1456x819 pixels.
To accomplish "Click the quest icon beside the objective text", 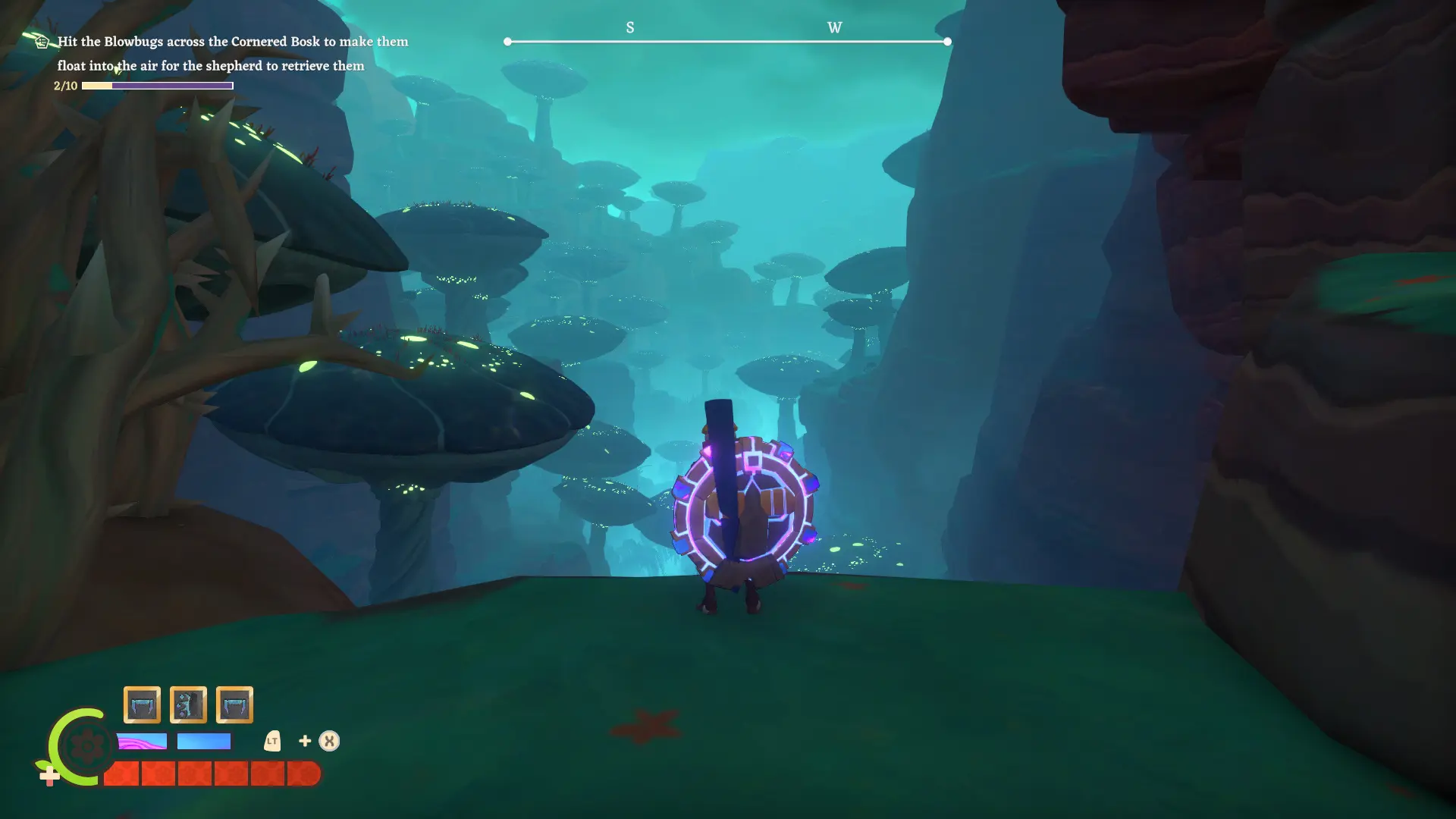I will [x=42, y=42].
